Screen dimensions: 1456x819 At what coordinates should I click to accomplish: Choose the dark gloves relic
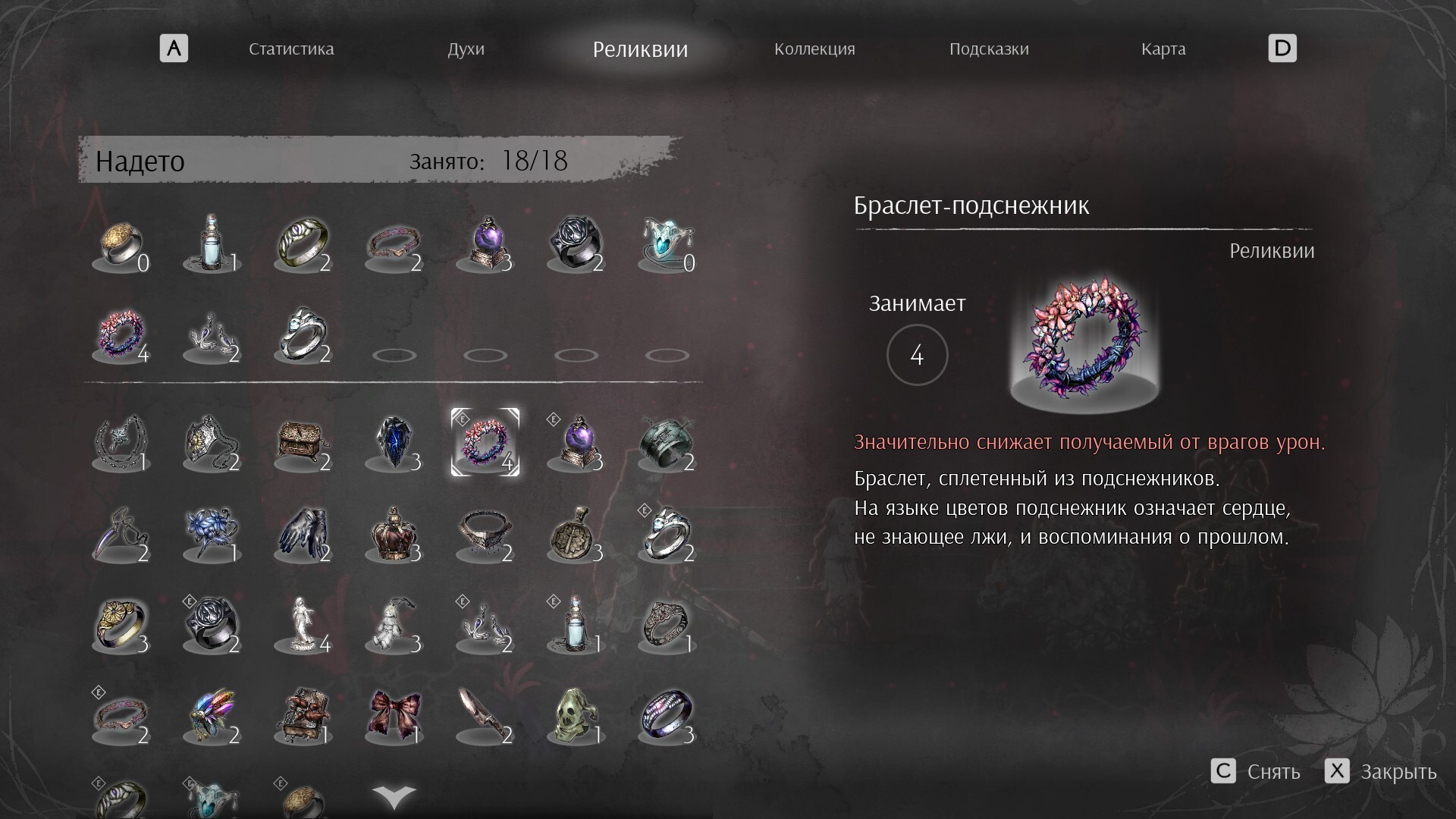pos(303,534)
